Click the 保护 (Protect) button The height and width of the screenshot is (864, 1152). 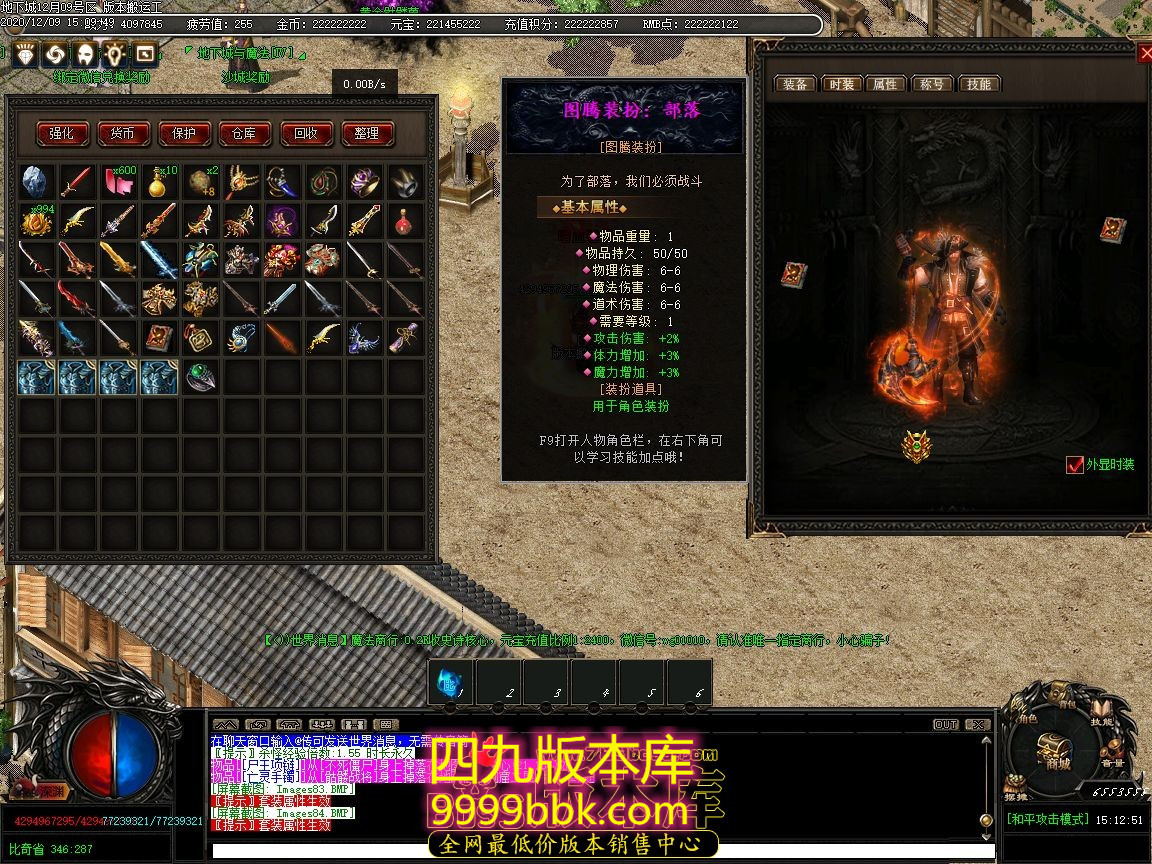[x=185, y=133]
